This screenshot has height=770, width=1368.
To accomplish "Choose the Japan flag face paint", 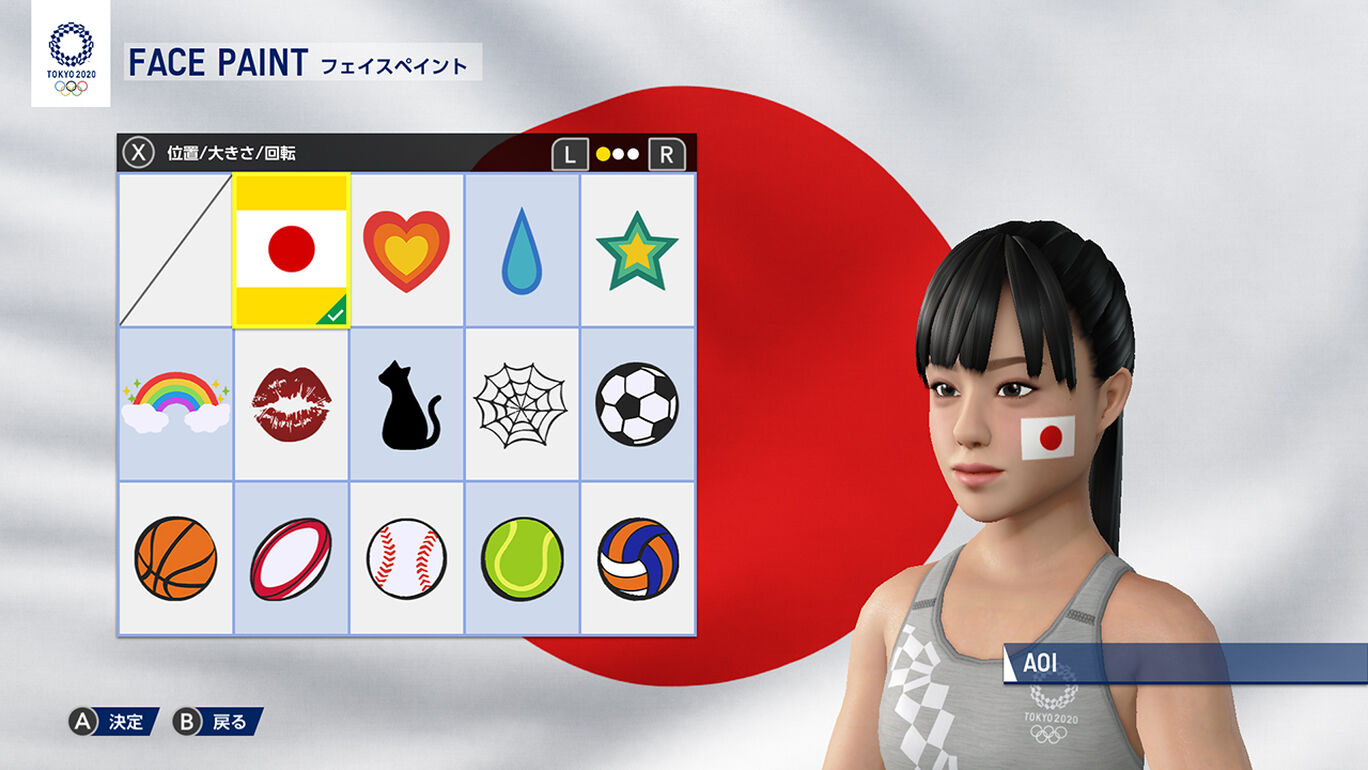I will click(291, 250).
